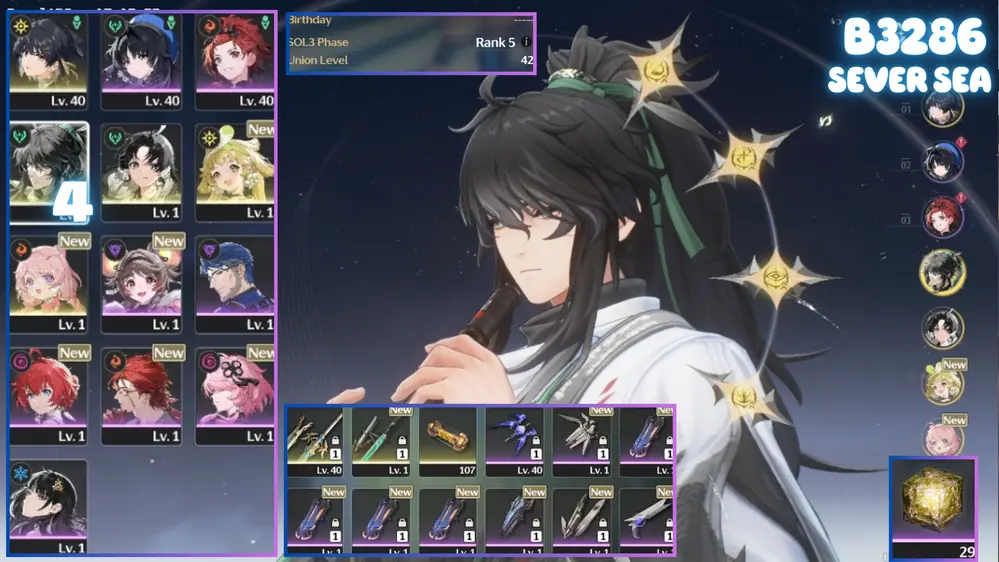Choose the brown-haired smiling girl portrait
The width and height of the screenshot is (999, 562).
[141, 284]
